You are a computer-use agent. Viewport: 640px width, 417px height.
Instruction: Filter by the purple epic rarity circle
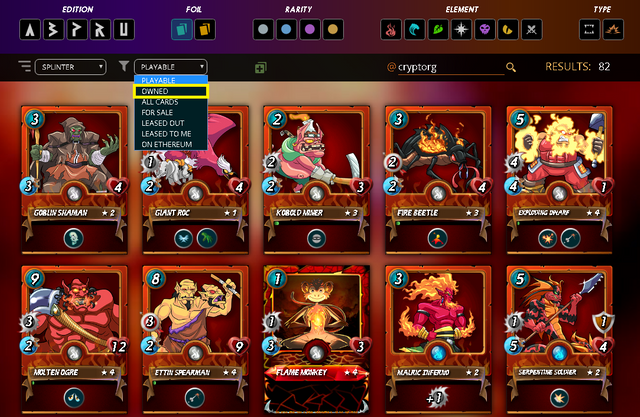(x=310, y=30)
